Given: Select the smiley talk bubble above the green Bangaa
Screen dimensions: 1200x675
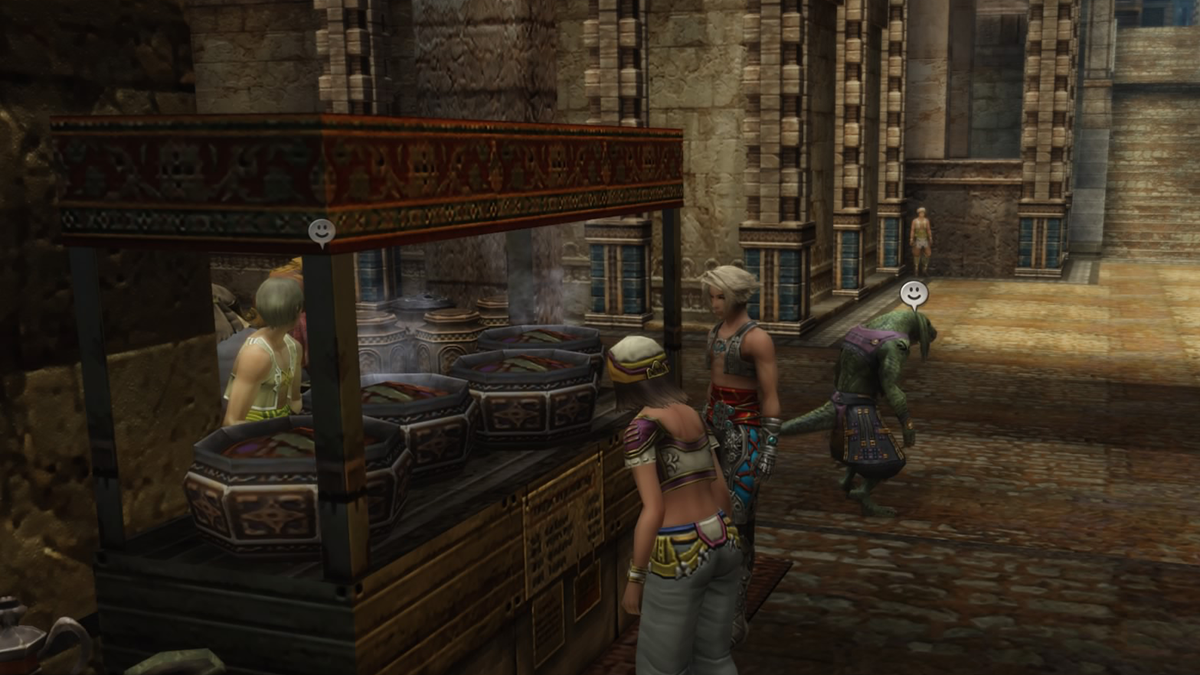Looking at the screenshot, I should pyautogui.click(x=913, y=293).
